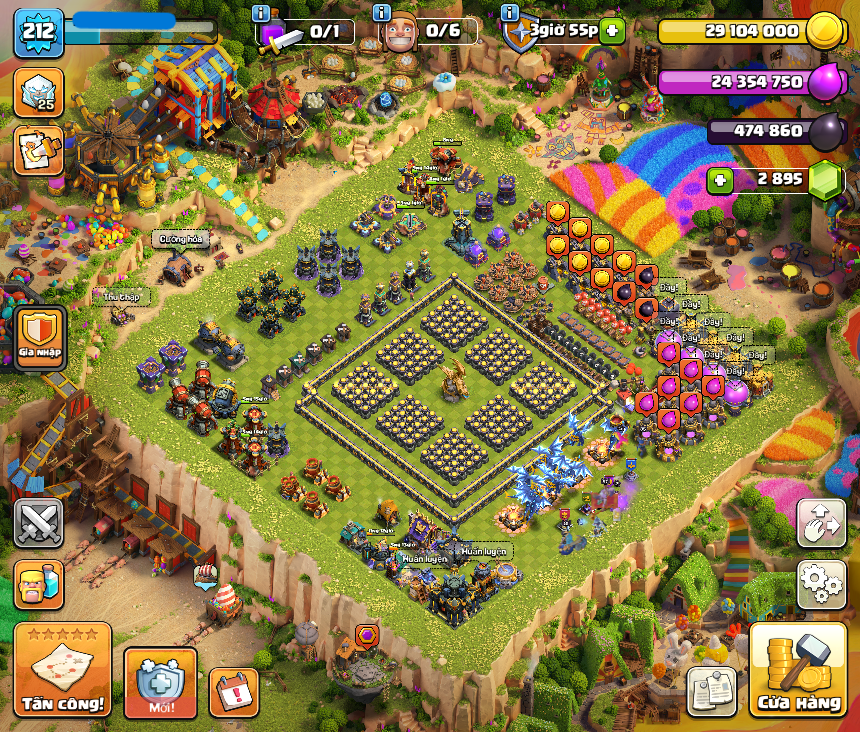860x732 pixels.
Task: Buy gems with the green plus button
Action: click(x=721, y=181)
